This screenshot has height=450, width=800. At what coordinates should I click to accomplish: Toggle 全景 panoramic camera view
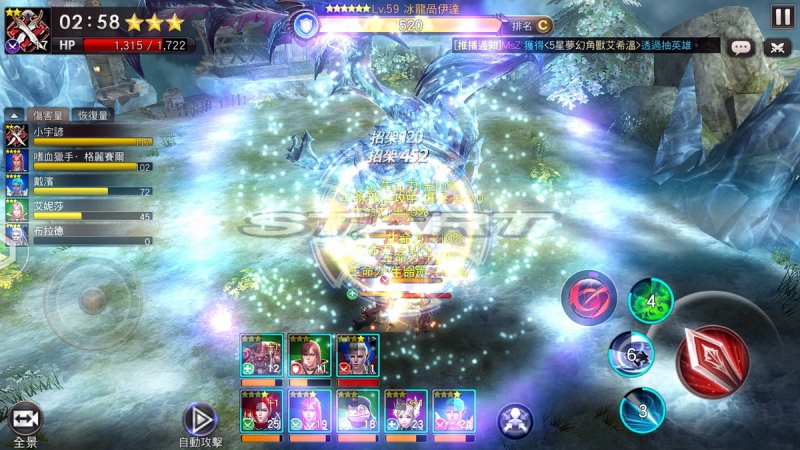pyautogui.click(x=25, y=419)
